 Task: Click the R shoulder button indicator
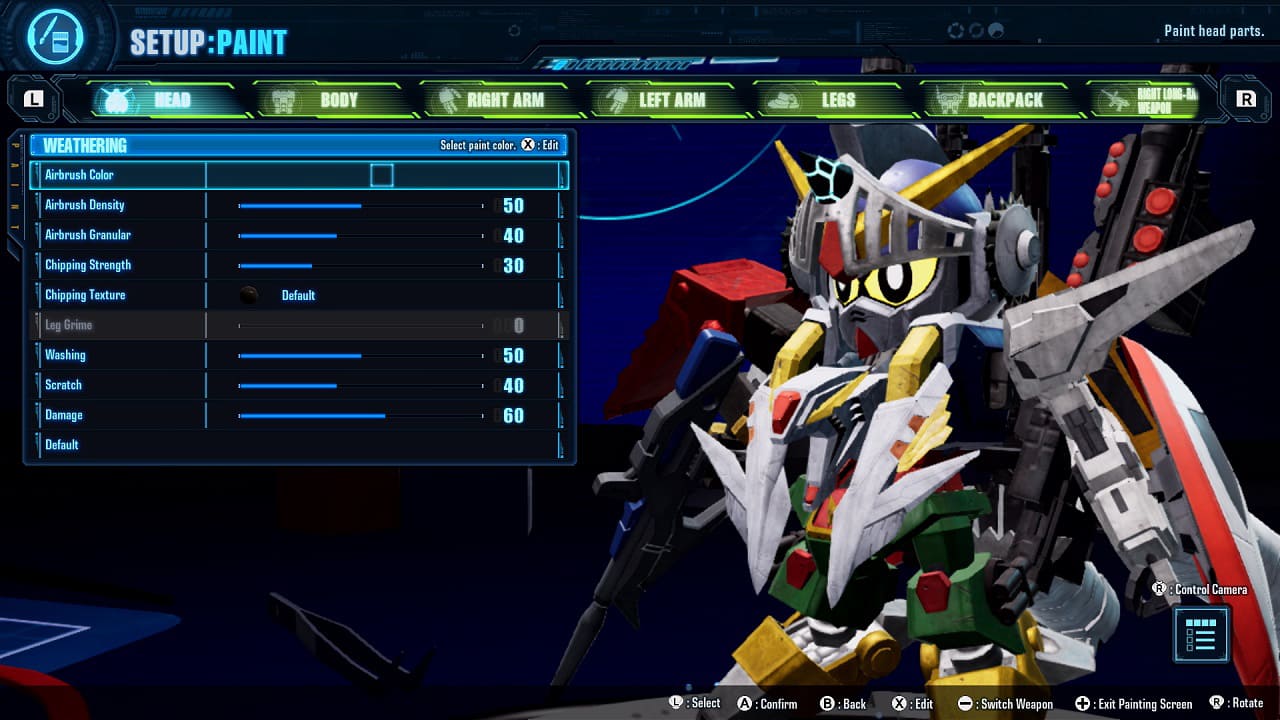point(1248,99)
